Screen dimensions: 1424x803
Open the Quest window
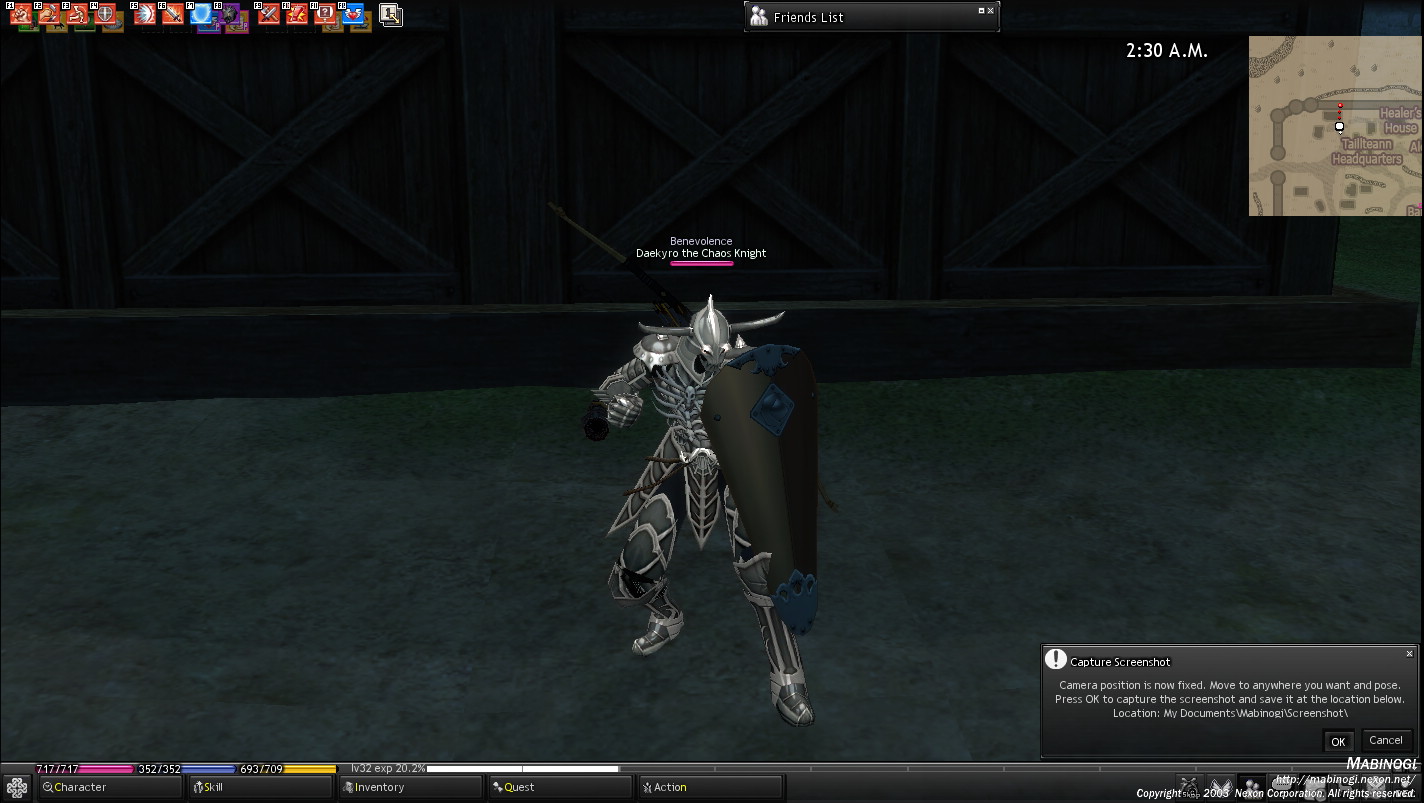[560, 787]
